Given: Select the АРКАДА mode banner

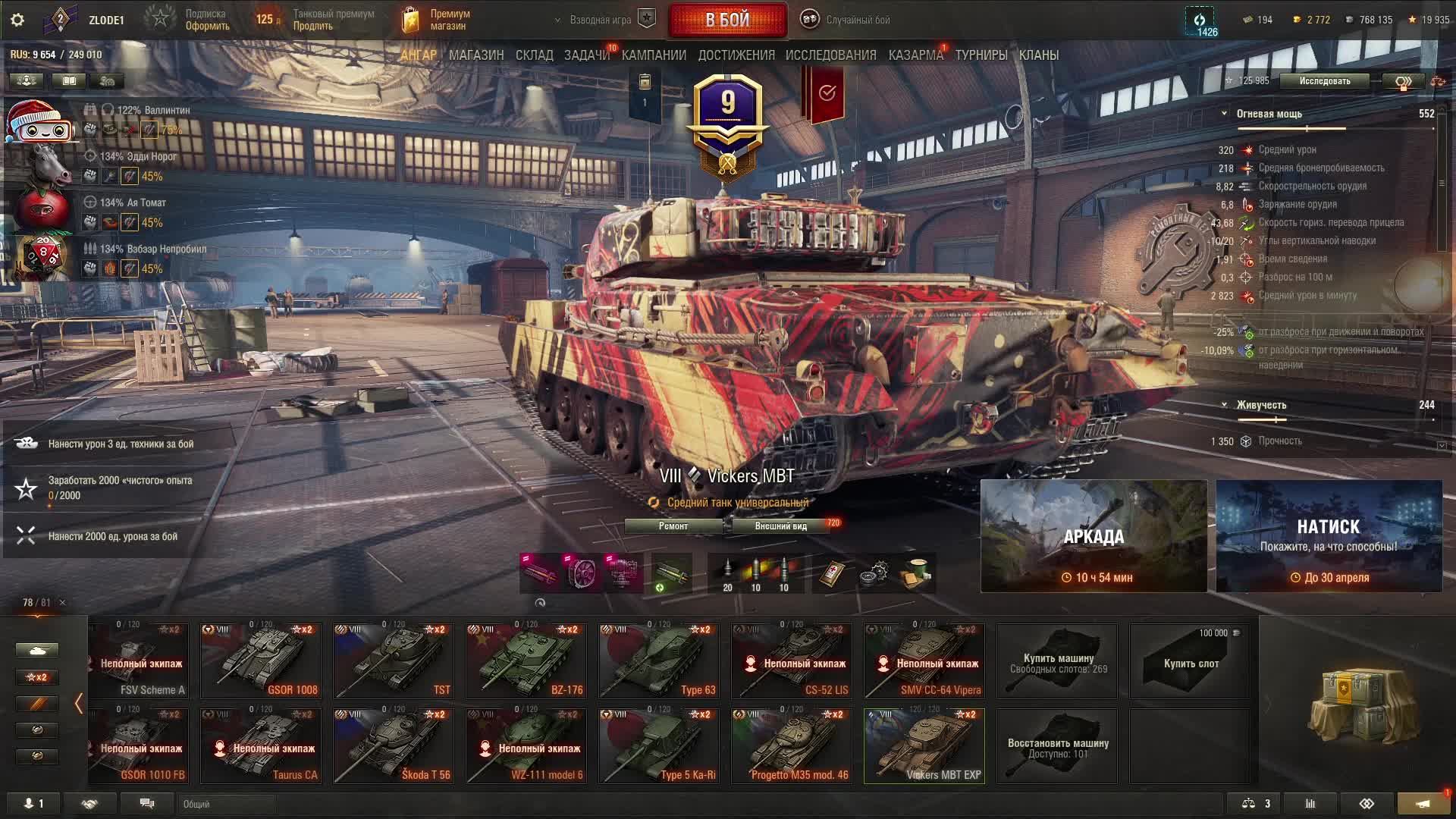Looking at the screenshot, I should click(x=1094, y=536).
